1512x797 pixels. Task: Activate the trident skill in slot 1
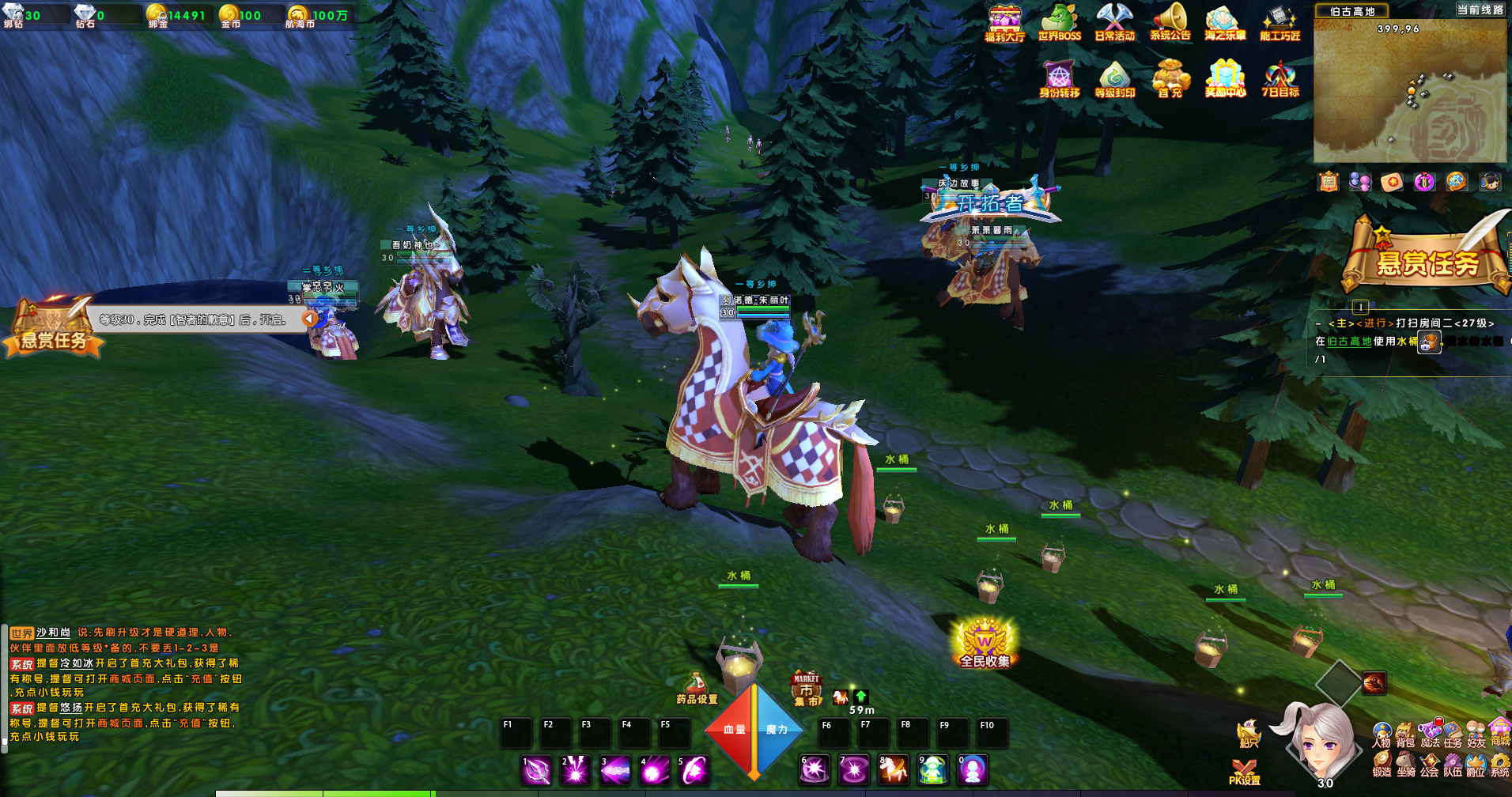coord(536,770)
